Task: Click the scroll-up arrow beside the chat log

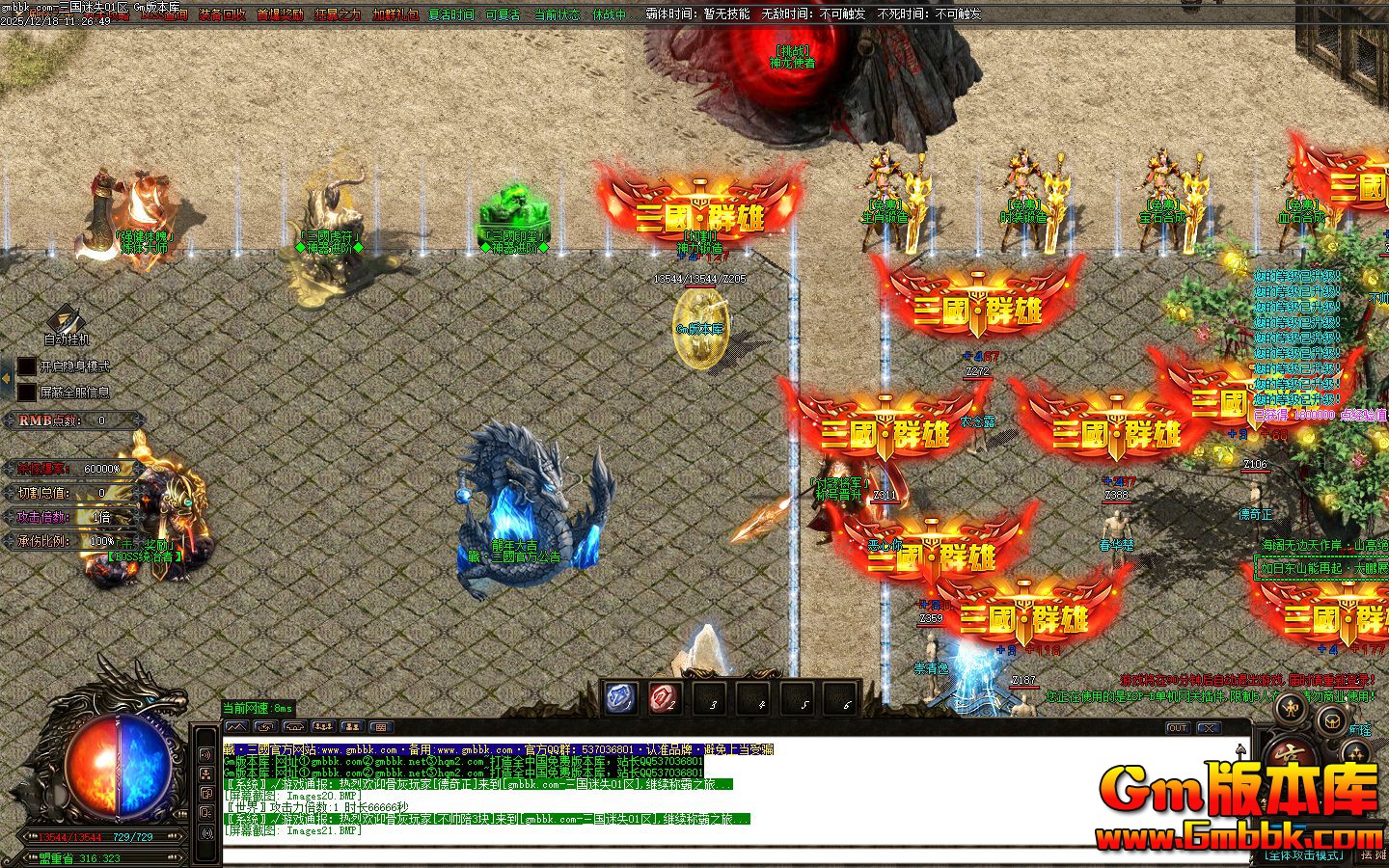Action: coord(1240,751)
